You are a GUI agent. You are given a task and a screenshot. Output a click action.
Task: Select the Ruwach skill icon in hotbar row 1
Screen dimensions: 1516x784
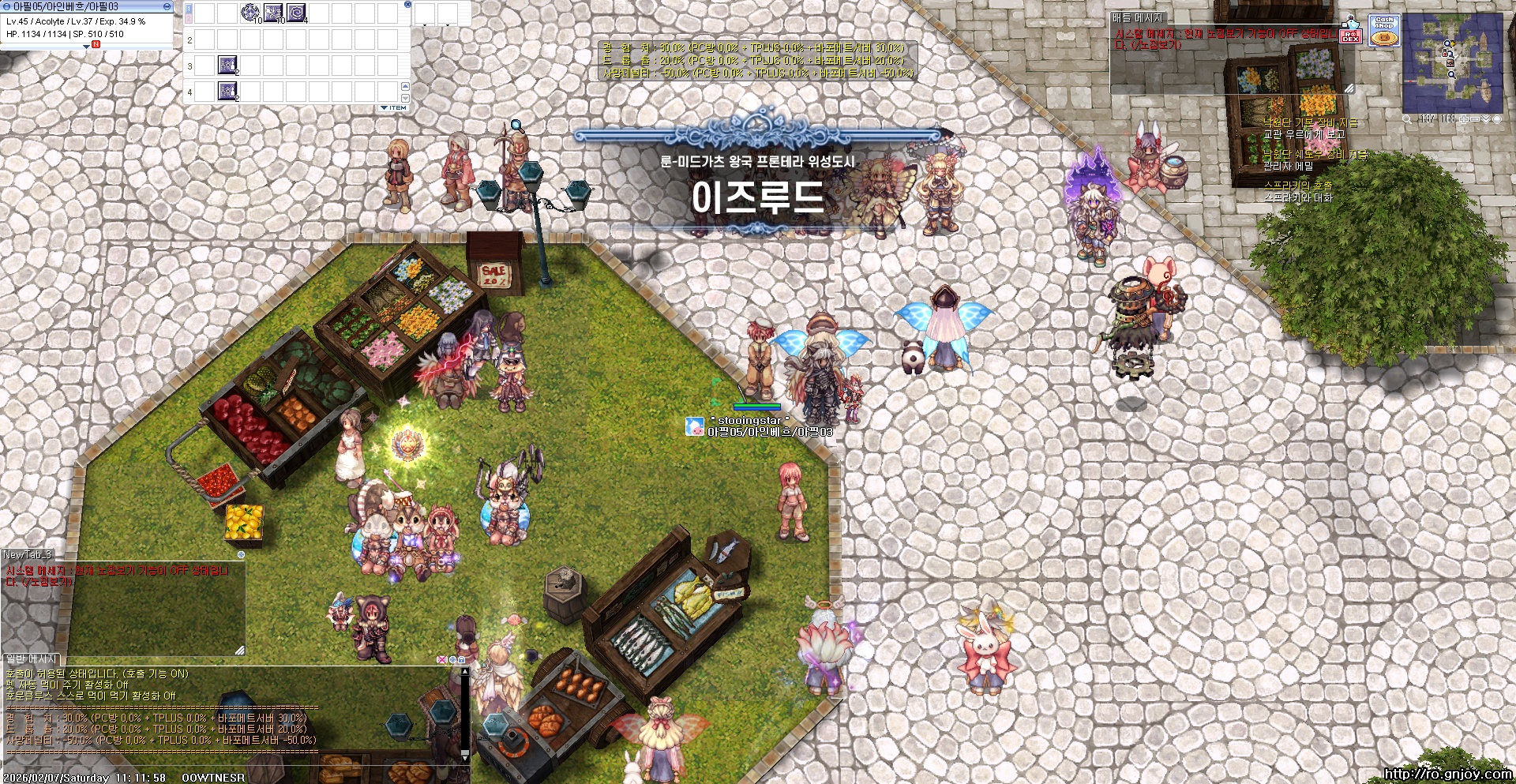pyautogui.click(x=295, y=13)
